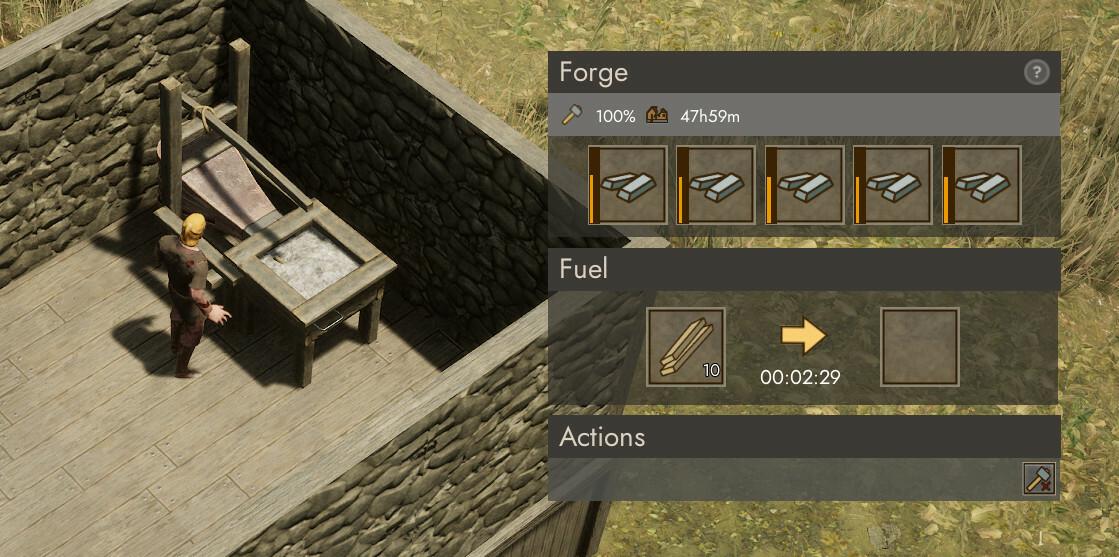Screen dimensions: 1119x557
Task: Select the wooden planks fuel slot
Action: tap(686, 347)
